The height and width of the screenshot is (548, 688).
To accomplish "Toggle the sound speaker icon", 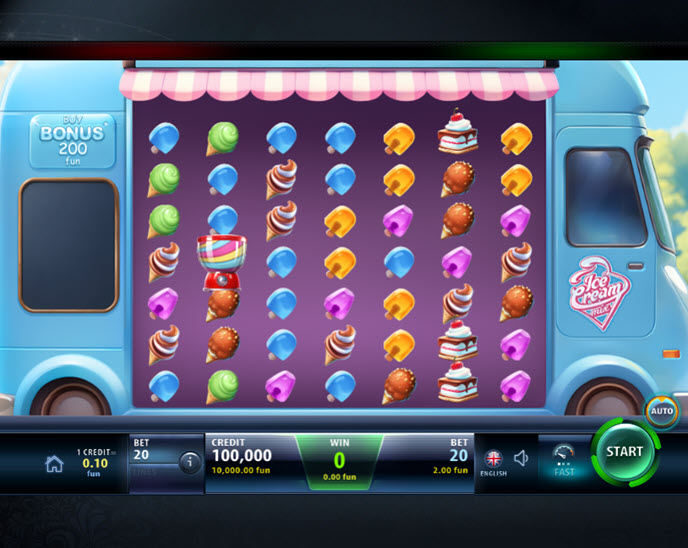I will click(521, 458).
